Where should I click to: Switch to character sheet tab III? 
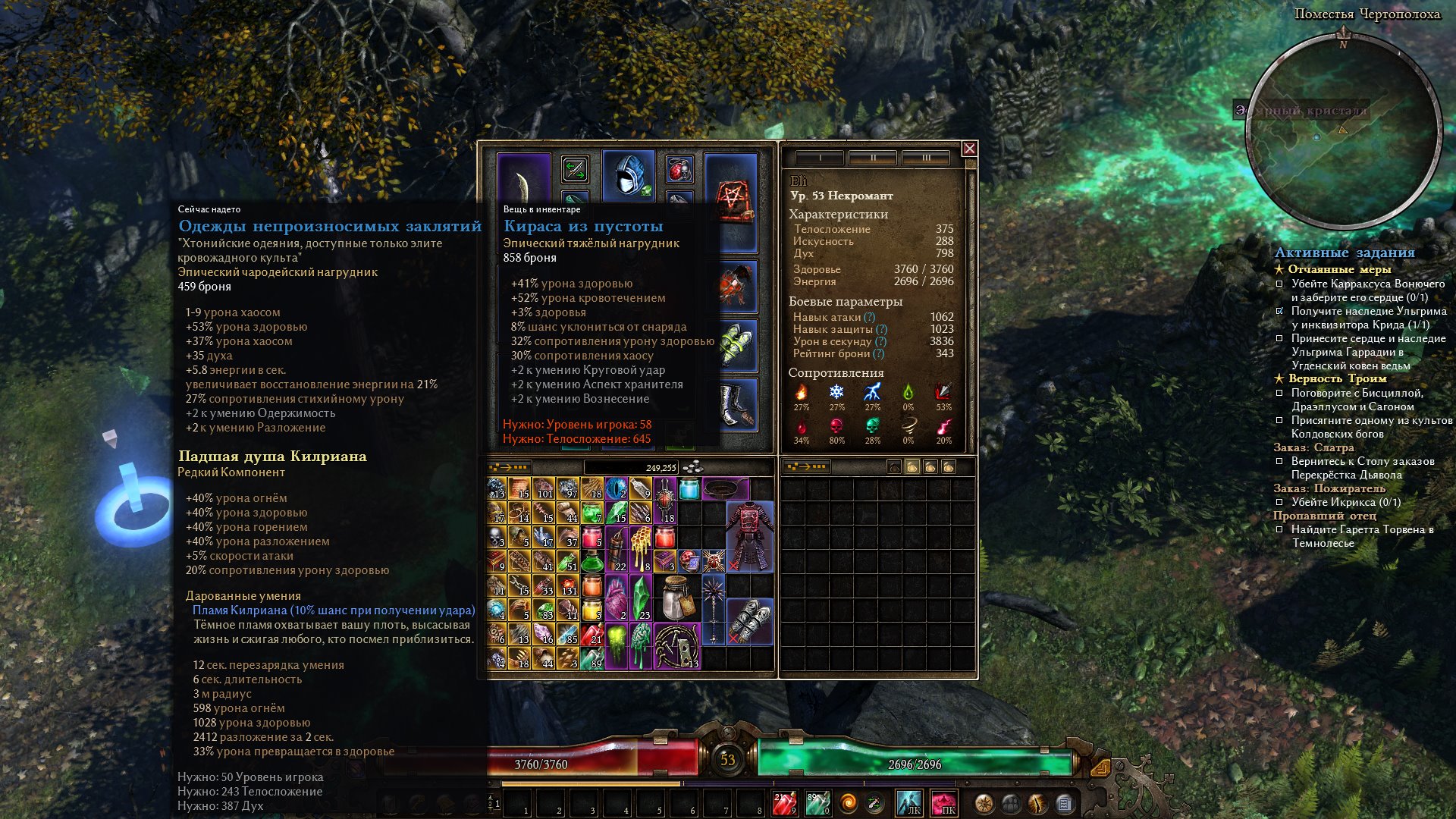pos(926,158)
